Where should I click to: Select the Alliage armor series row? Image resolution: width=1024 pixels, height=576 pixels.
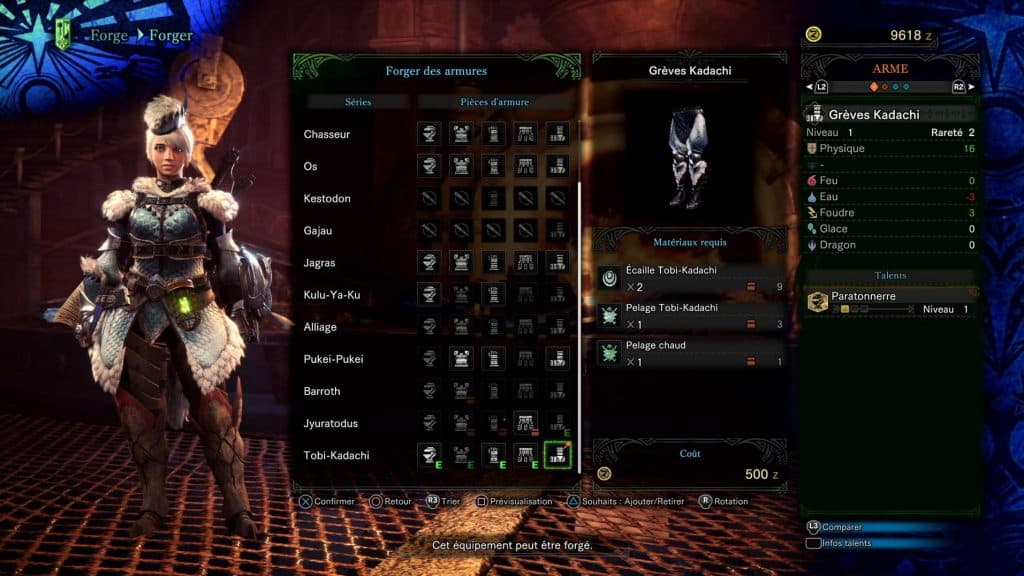click(320, 327)
